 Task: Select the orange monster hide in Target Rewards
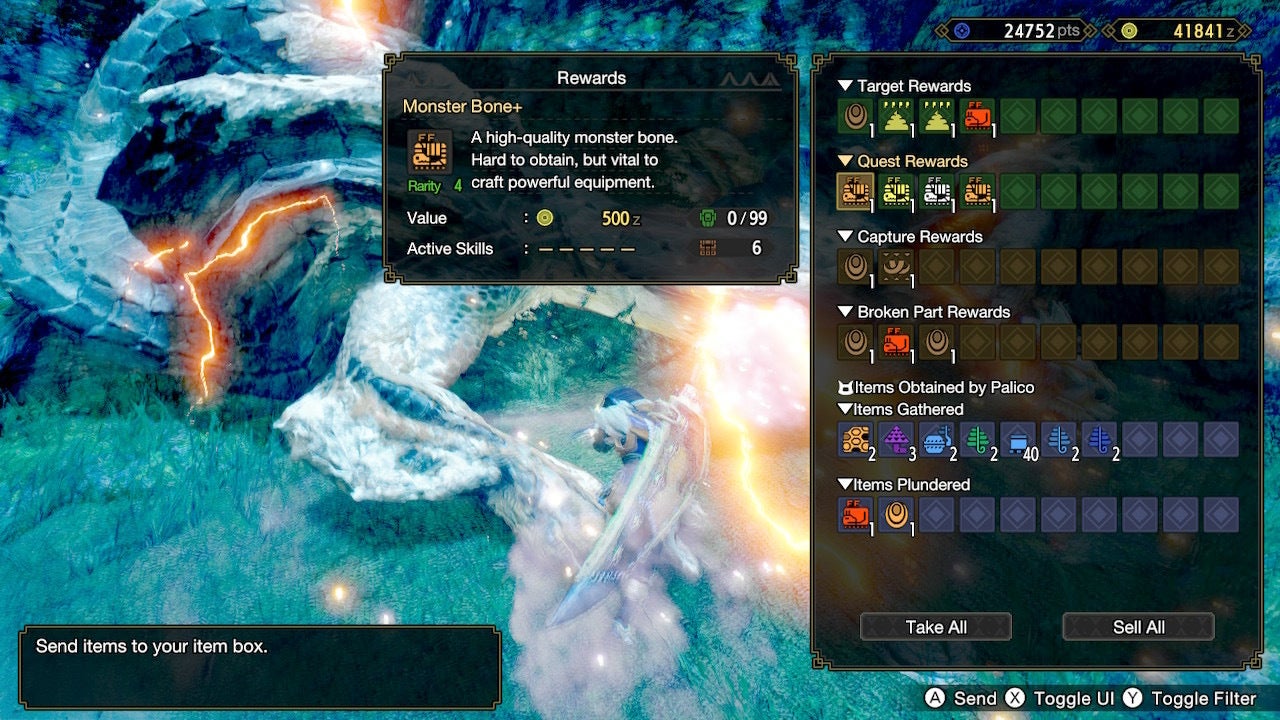(x=978, y=116)
